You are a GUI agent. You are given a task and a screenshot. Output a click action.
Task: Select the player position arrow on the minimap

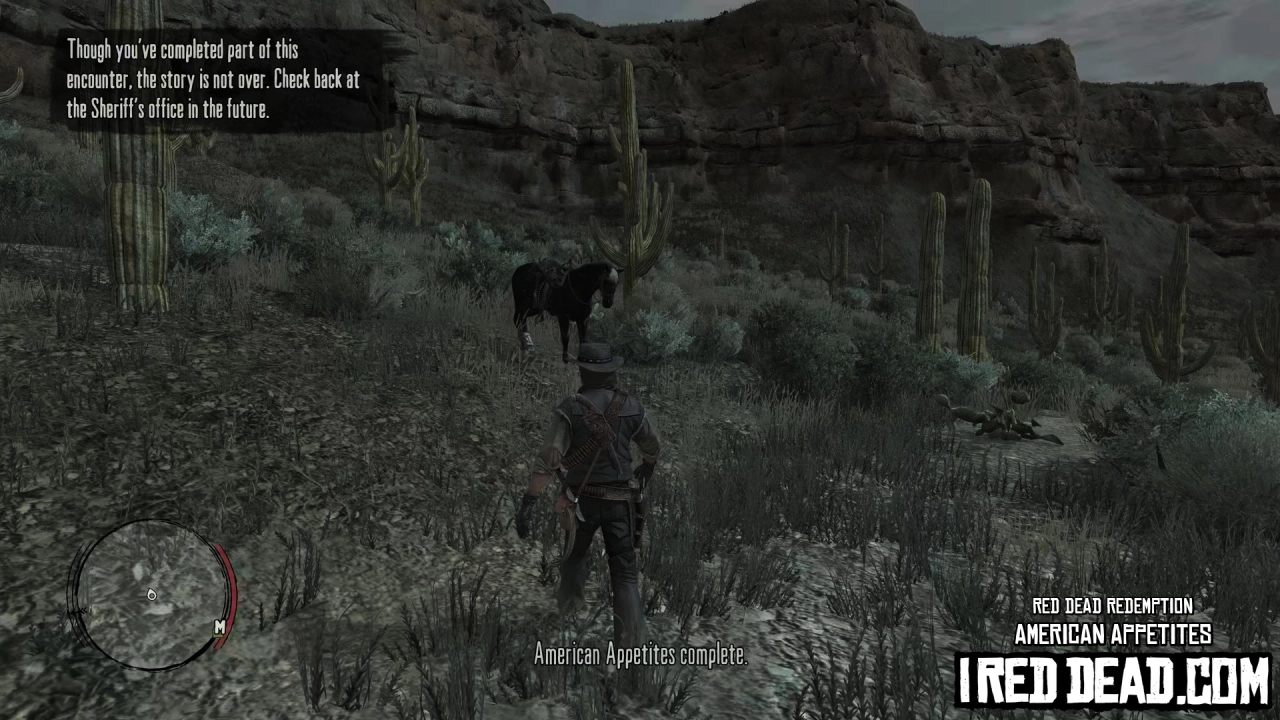[x=151, y=594]
